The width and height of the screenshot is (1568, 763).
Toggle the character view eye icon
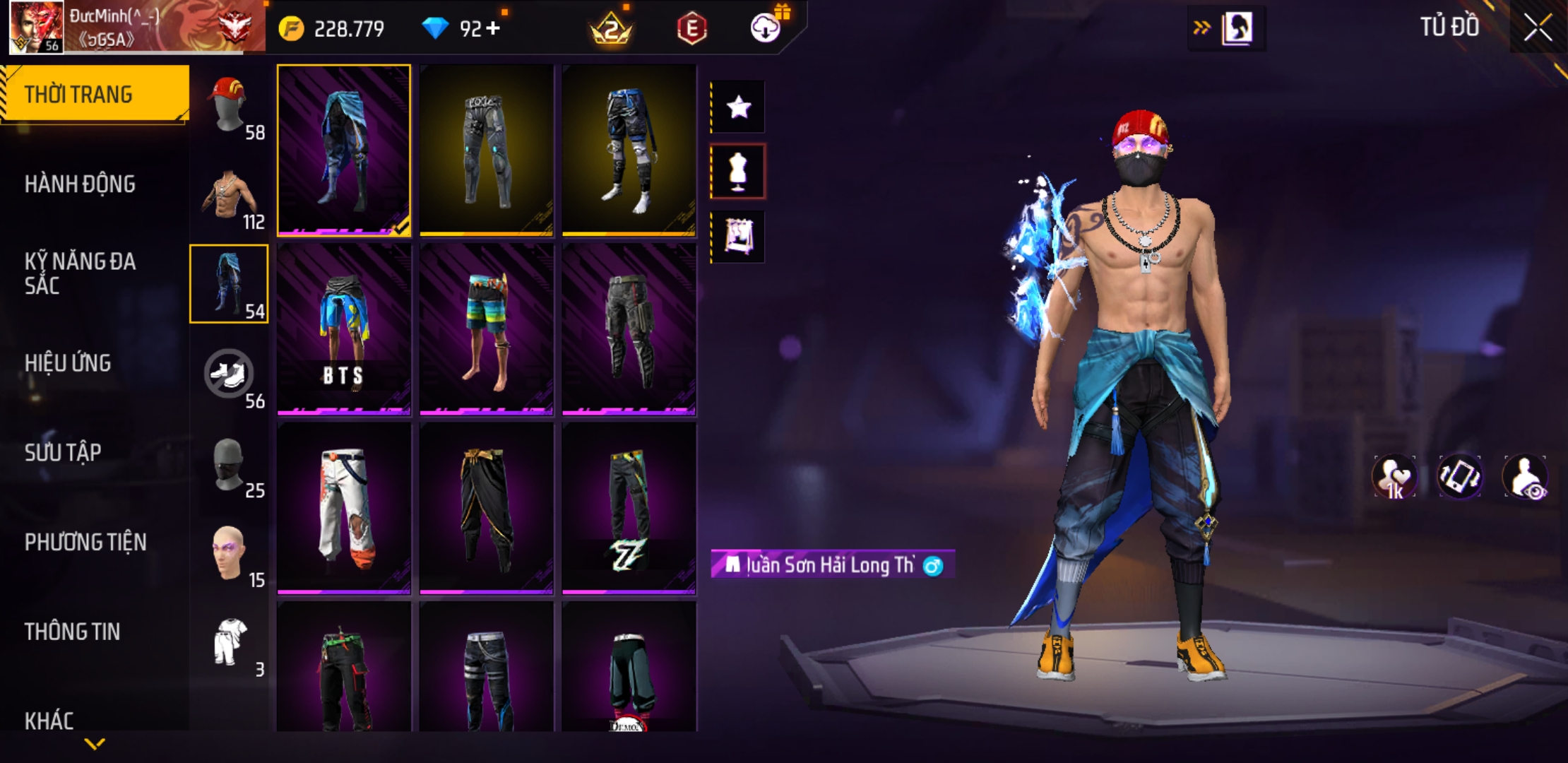pos(1526,477)
